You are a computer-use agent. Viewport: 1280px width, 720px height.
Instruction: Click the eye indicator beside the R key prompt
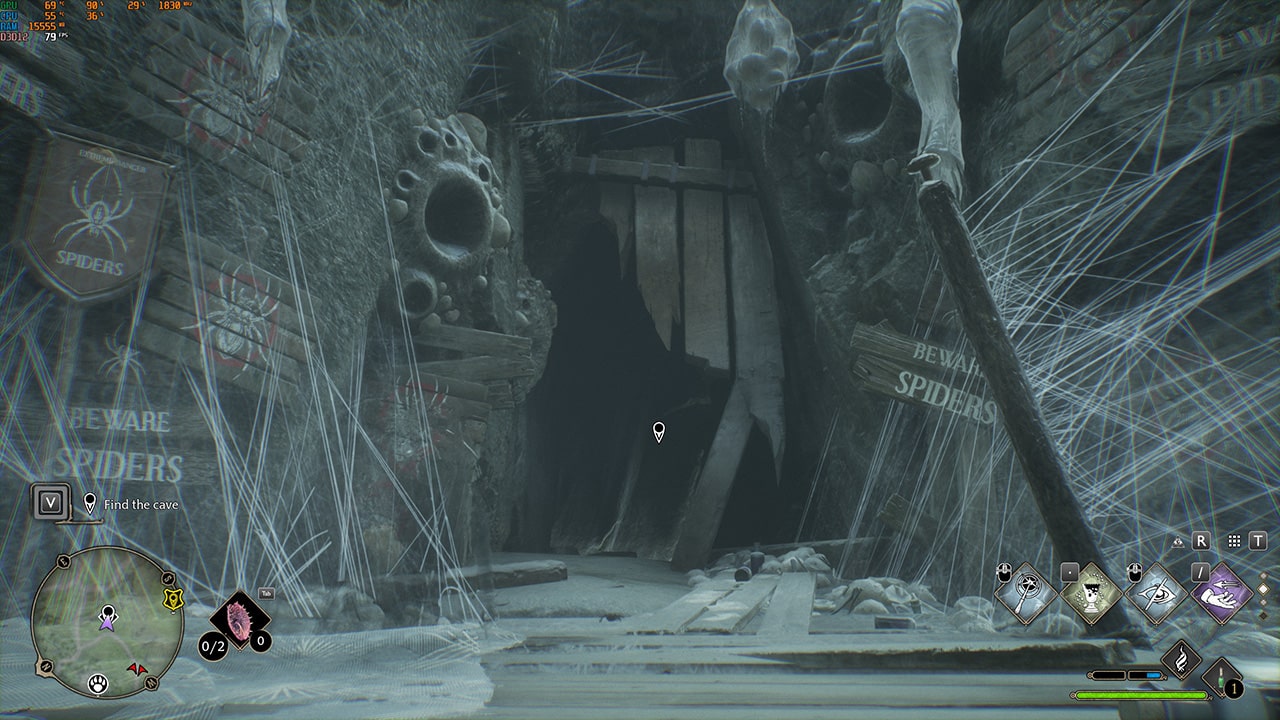coord(1179,542)
